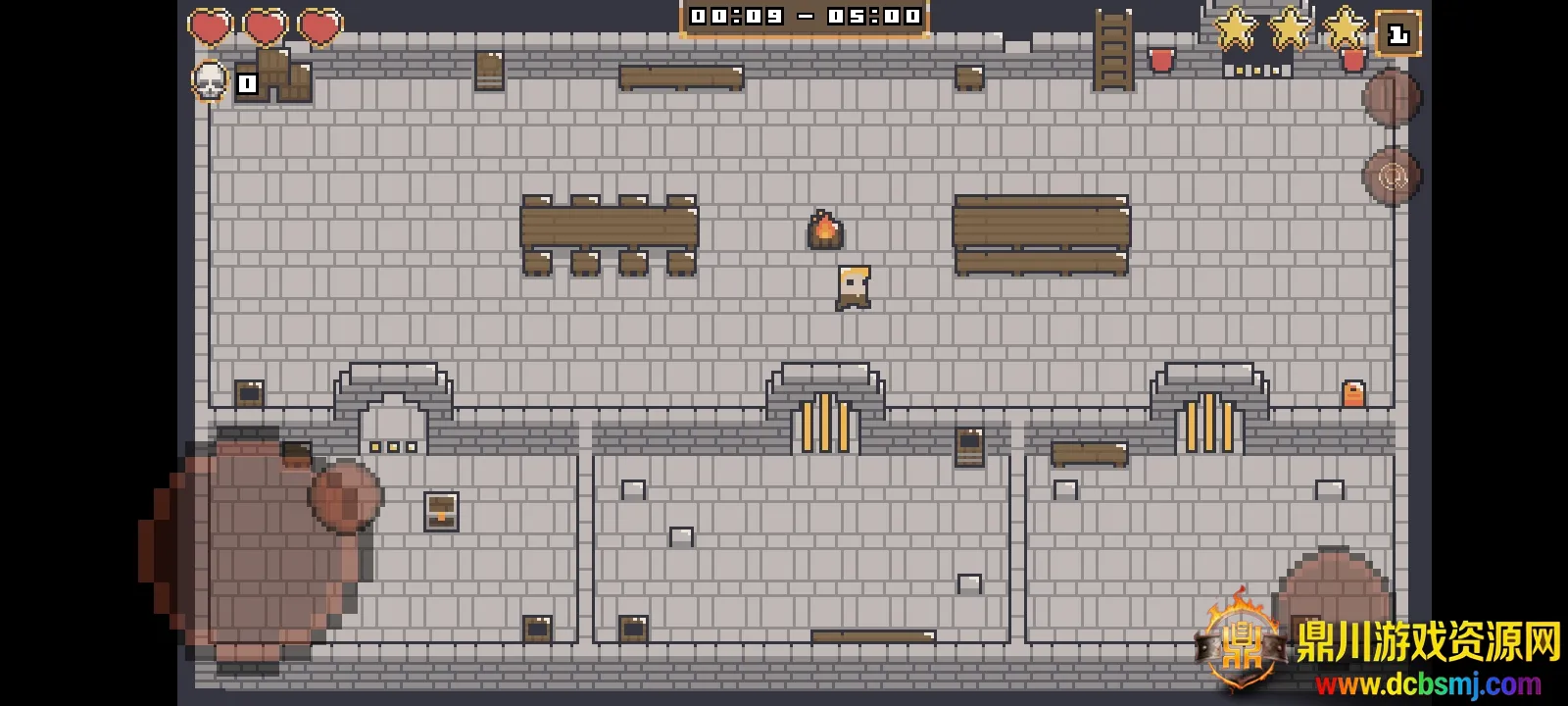Tap the blank round button under the level box
Image resolution: width=1568 pixels, height=706 pixels.
click(x=1392, y=98)
